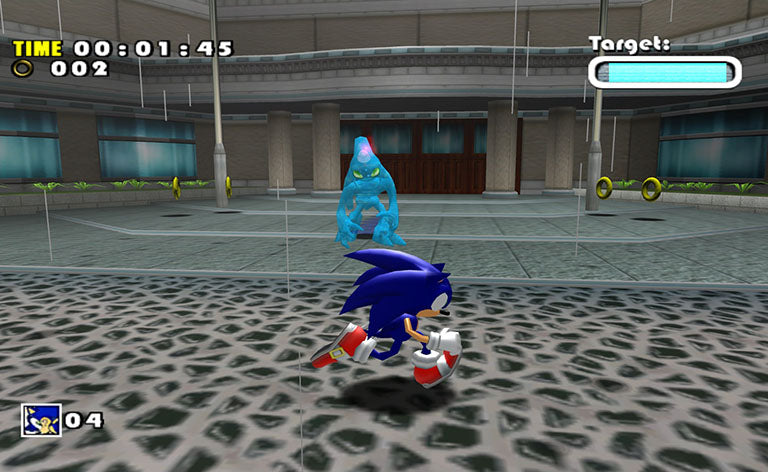Click the Sonic lives portrait icon
Screen dimensions: 768x472
click(41, 419)
